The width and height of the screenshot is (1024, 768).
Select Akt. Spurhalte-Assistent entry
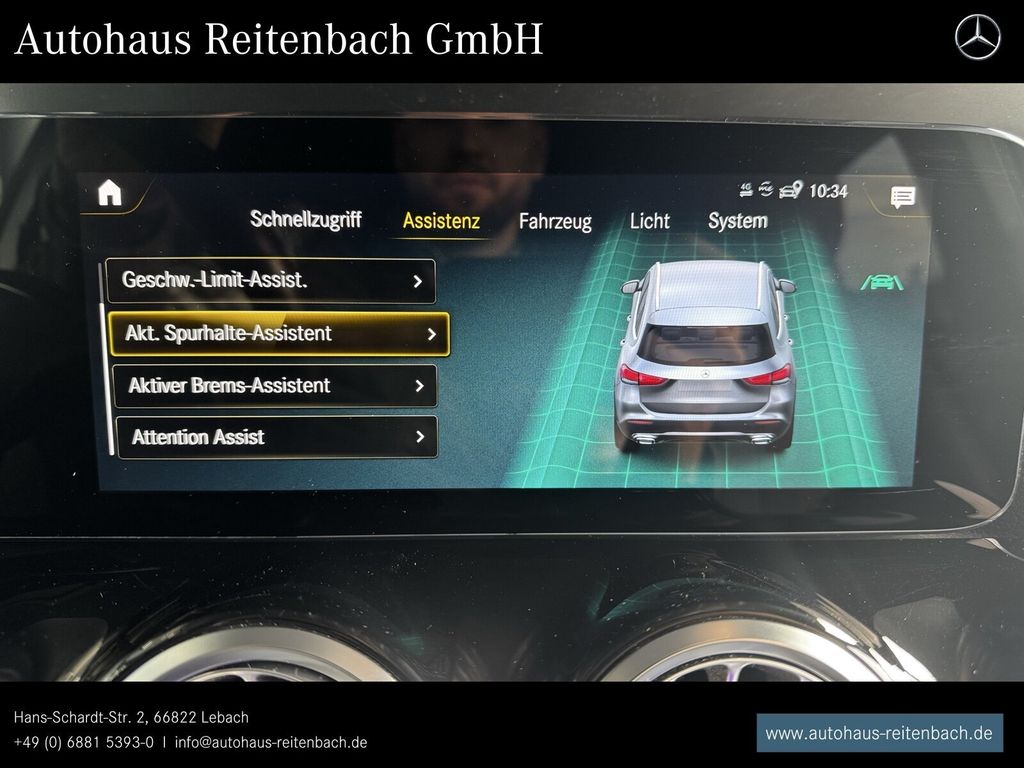coord(279,334)
